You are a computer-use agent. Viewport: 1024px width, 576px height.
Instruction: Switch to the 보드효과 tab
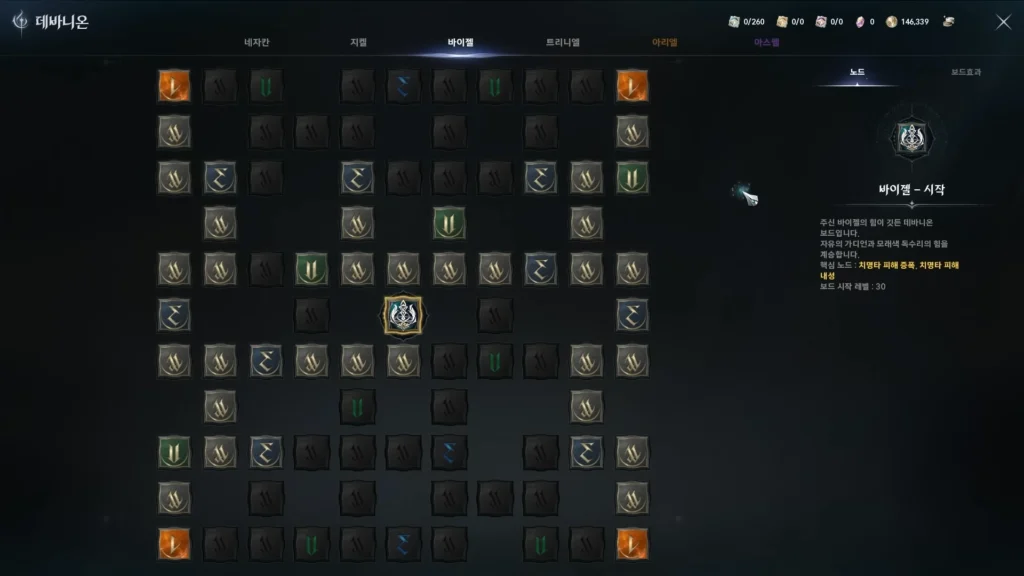point(965,73)
